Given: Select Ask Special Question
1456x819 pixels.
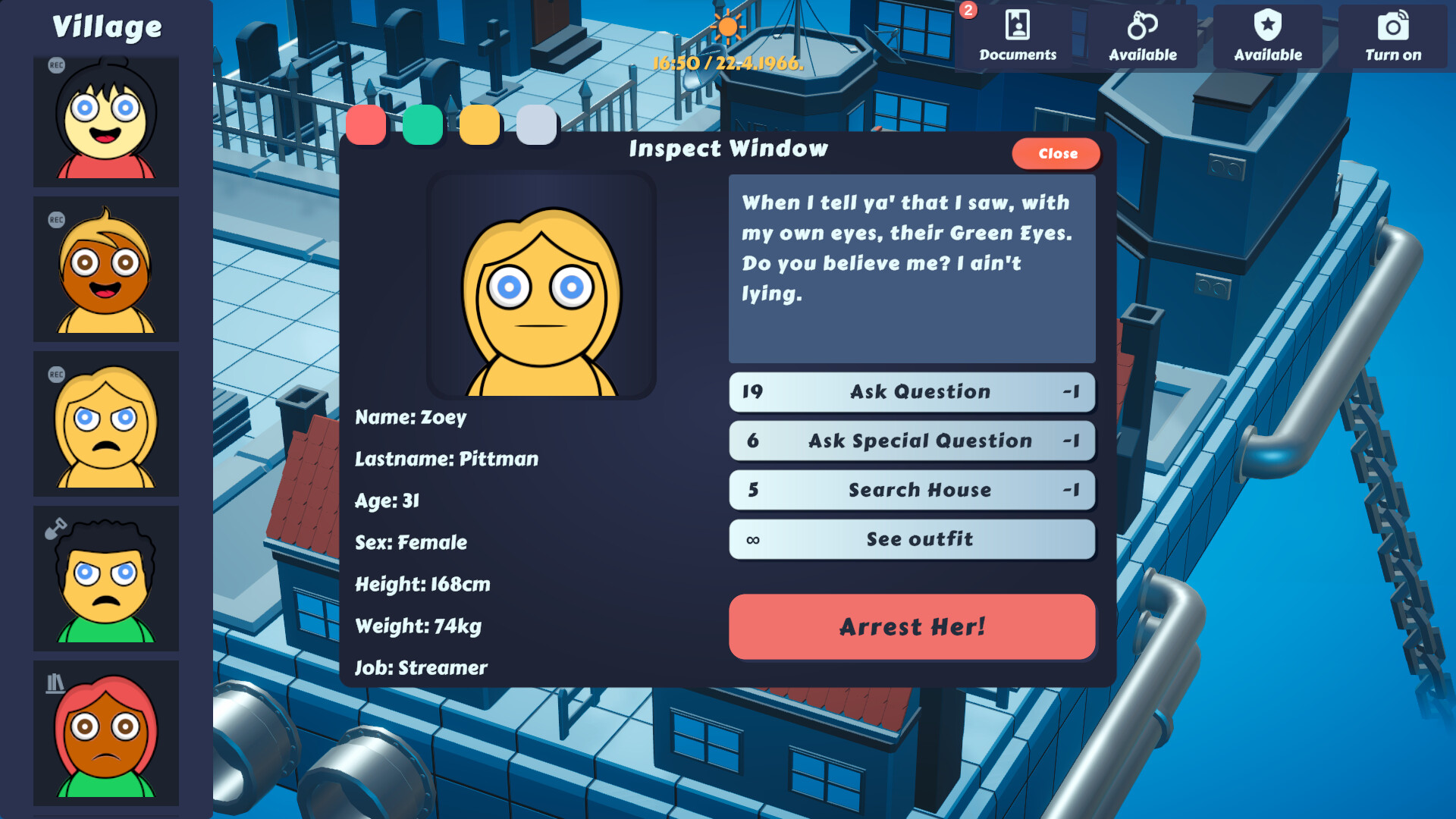Looking at the screenshot, I should coord(912,441).
